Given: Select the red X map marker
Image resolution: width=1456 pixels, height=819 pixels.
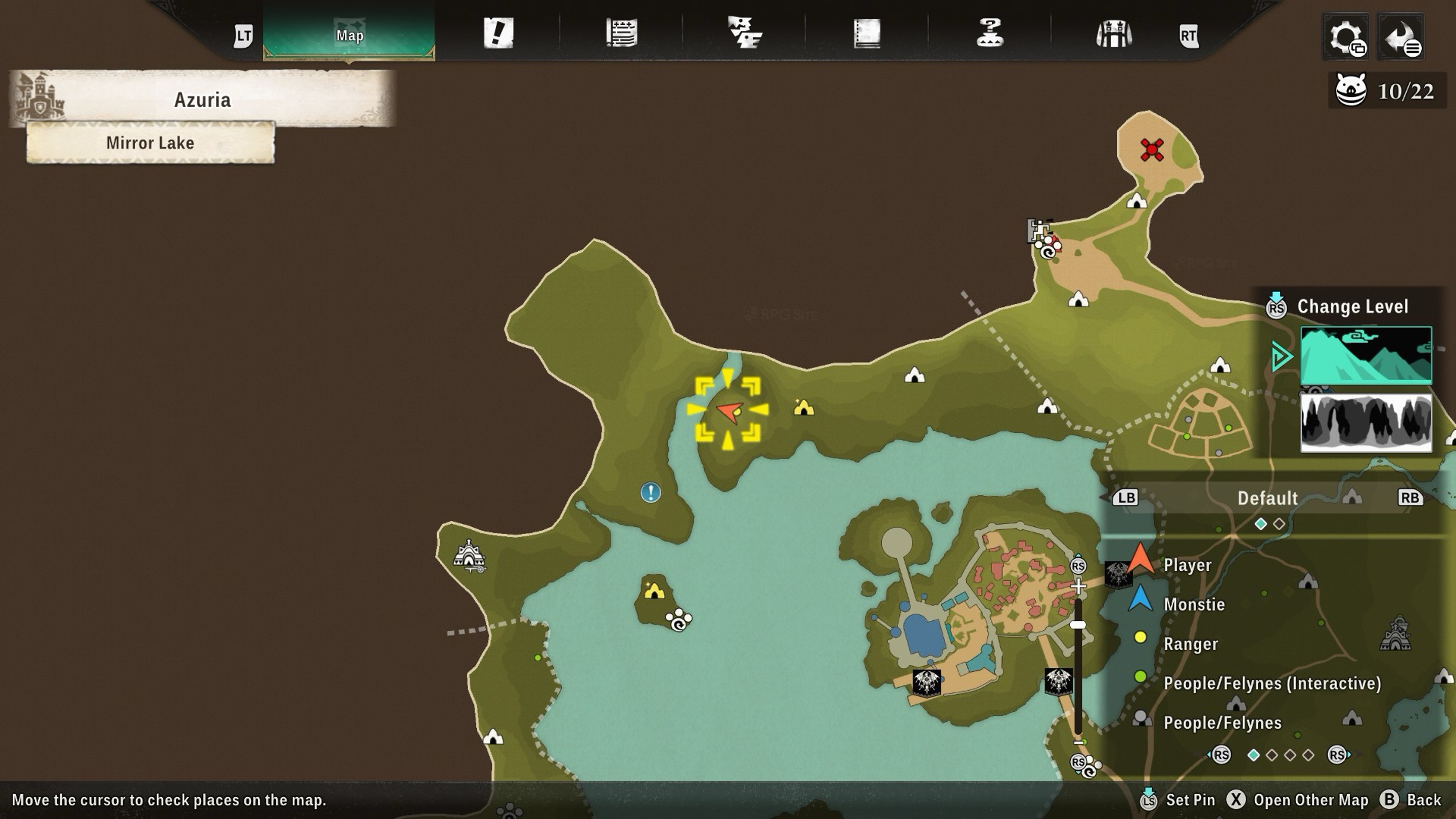Looking at the screenshot, I should pyautogui.click(x=1151, y=150).
